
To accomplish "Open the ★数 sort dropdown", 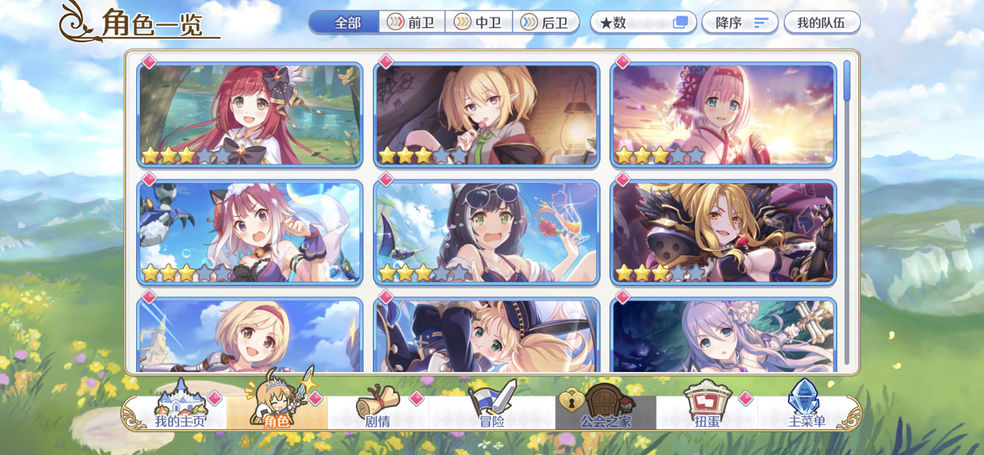I will click(x=644, y=22).
